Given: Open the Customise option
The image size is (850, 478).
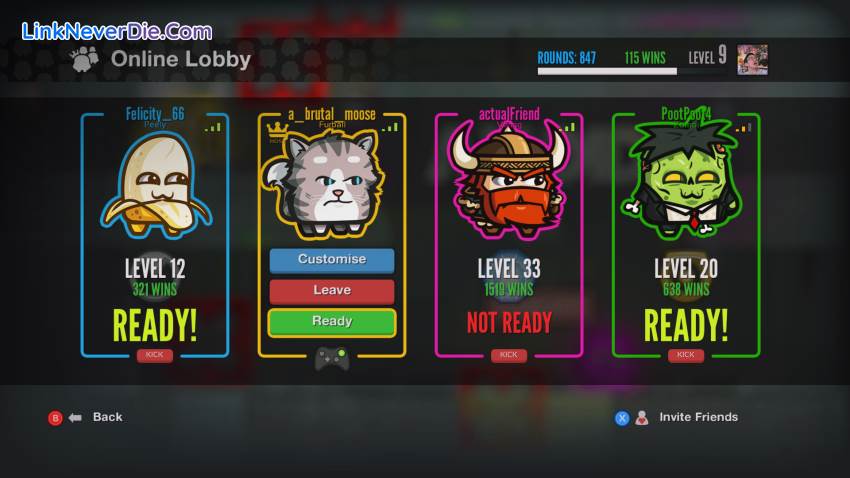Looking at the screenshot, I should (x=331, y=260).
